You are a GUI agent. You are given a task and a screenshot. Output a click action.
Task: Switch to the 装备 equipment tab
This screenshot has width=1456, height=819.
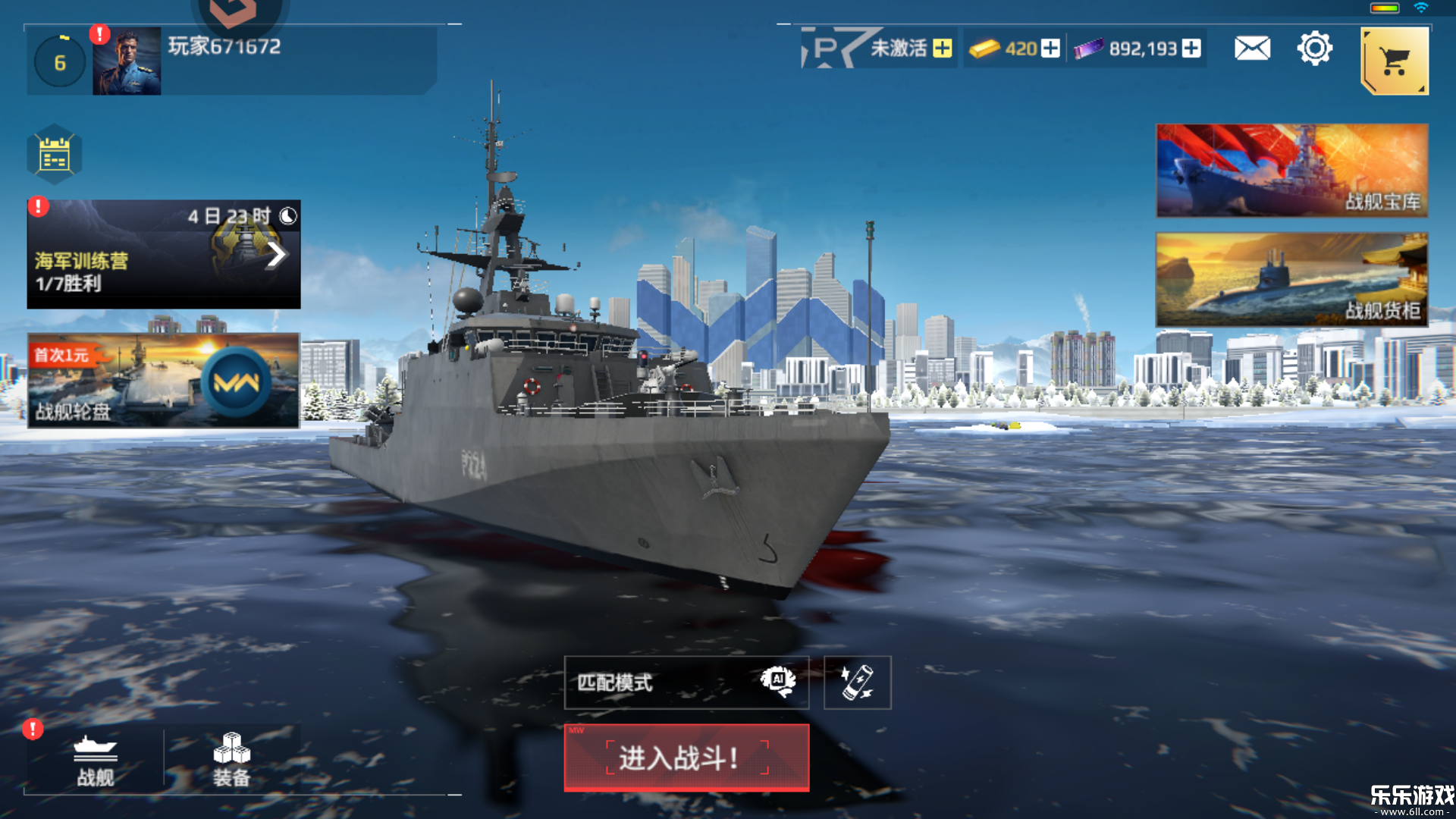(x=231, y=761)
